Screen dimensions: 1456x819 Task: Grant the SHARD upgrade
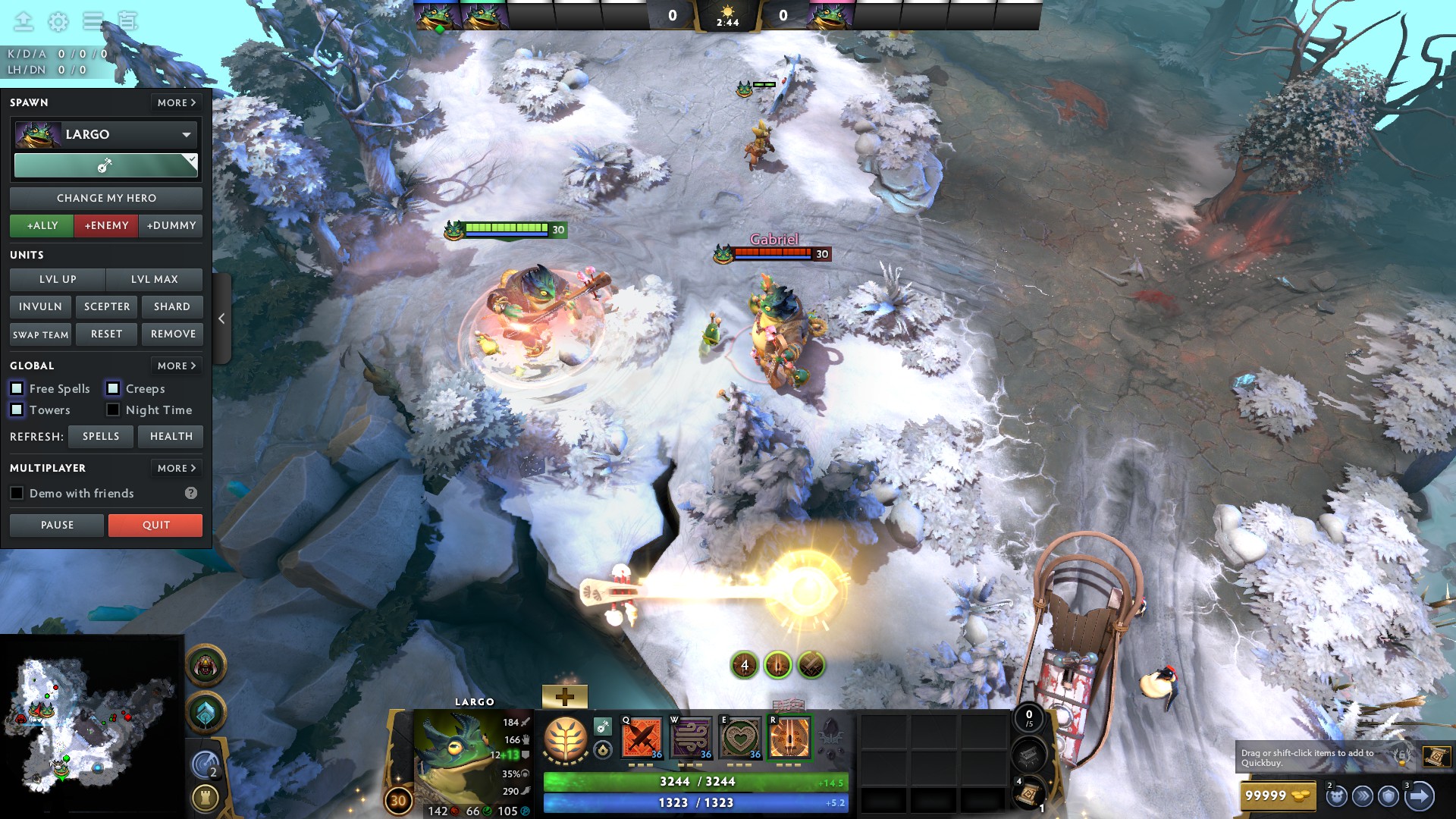click(172, 306)
